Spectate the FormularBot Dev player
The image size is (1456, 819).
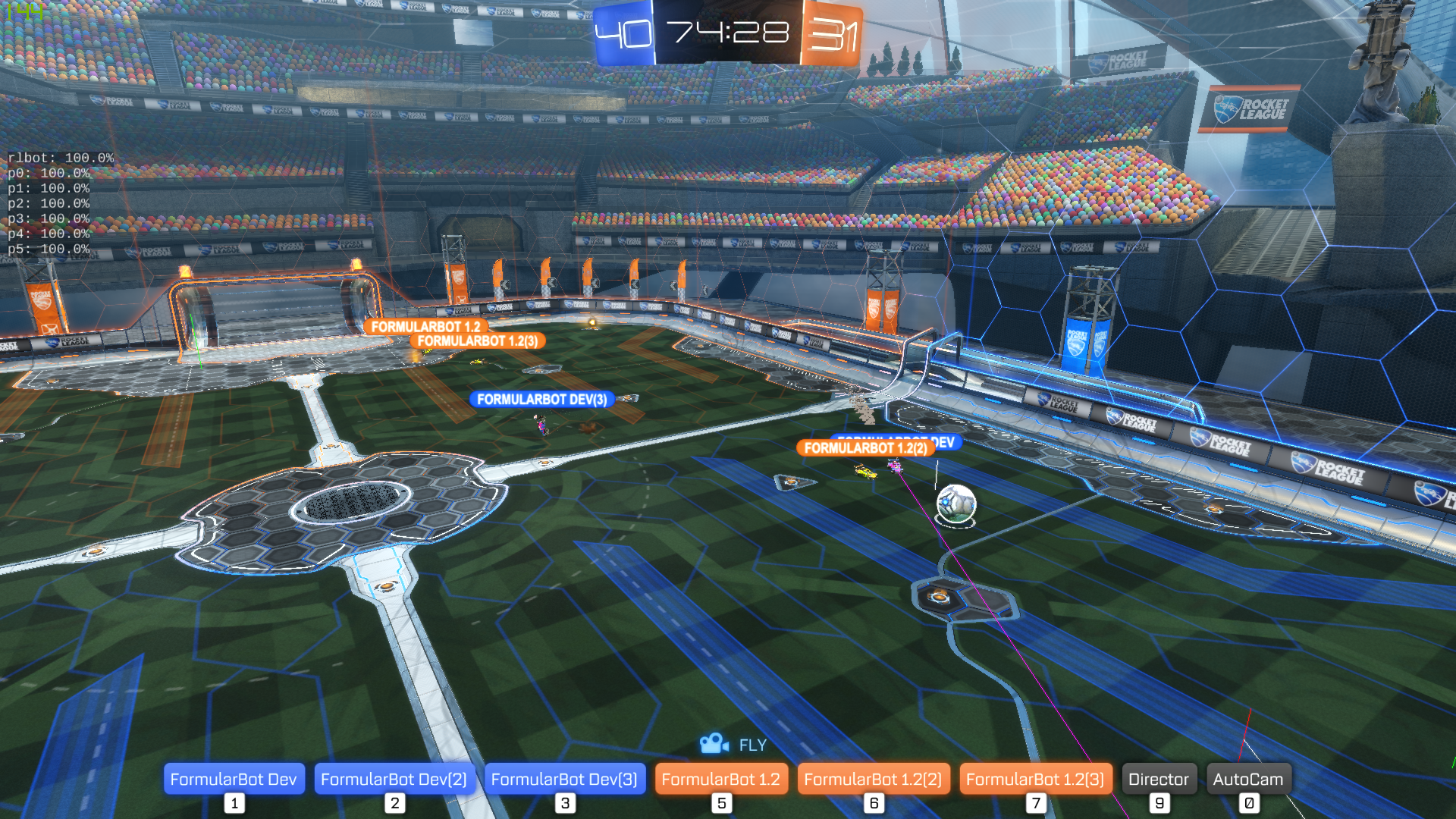234,779
